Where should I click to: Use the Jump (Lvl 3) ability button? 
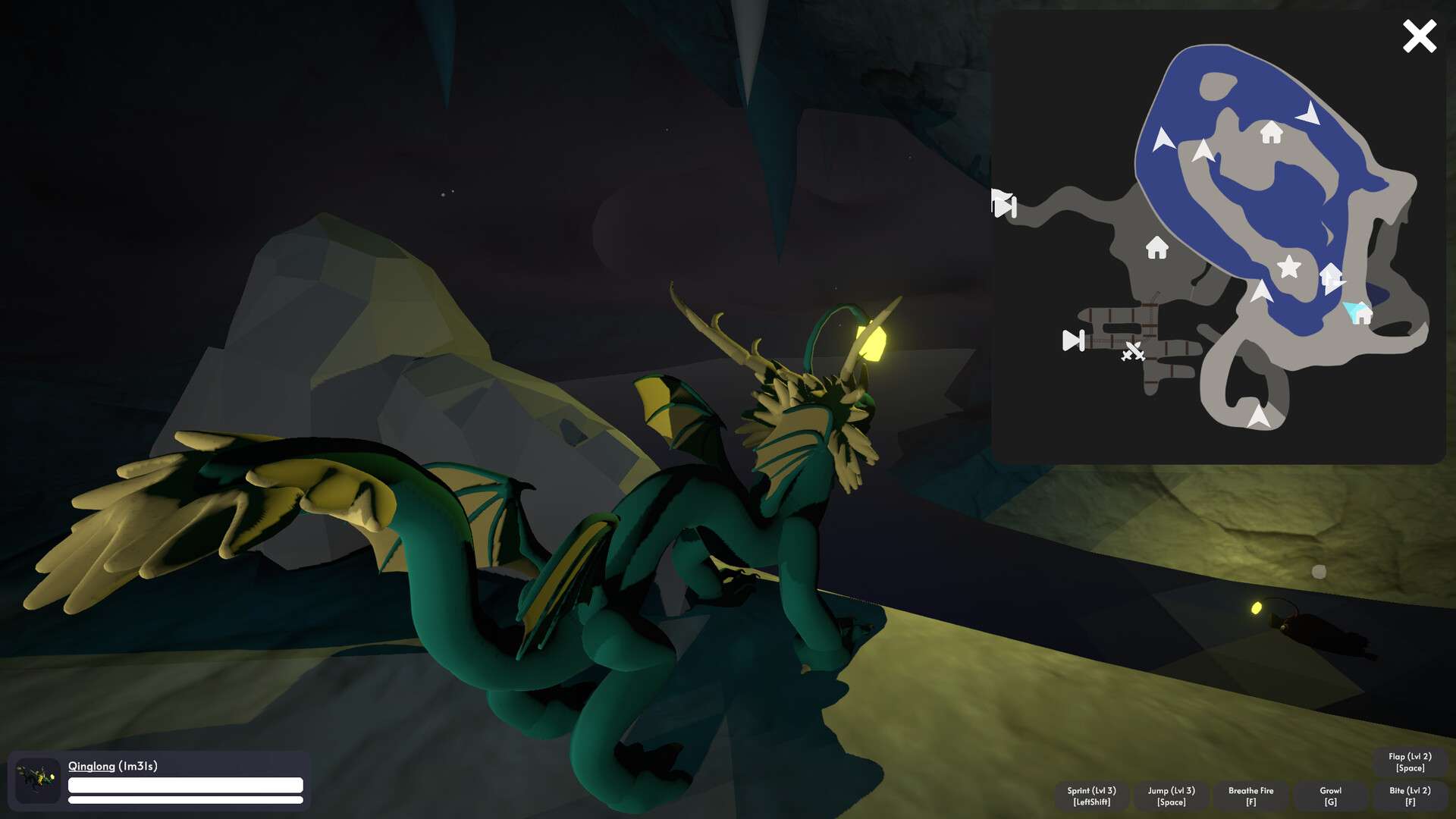pos(1171,796)
